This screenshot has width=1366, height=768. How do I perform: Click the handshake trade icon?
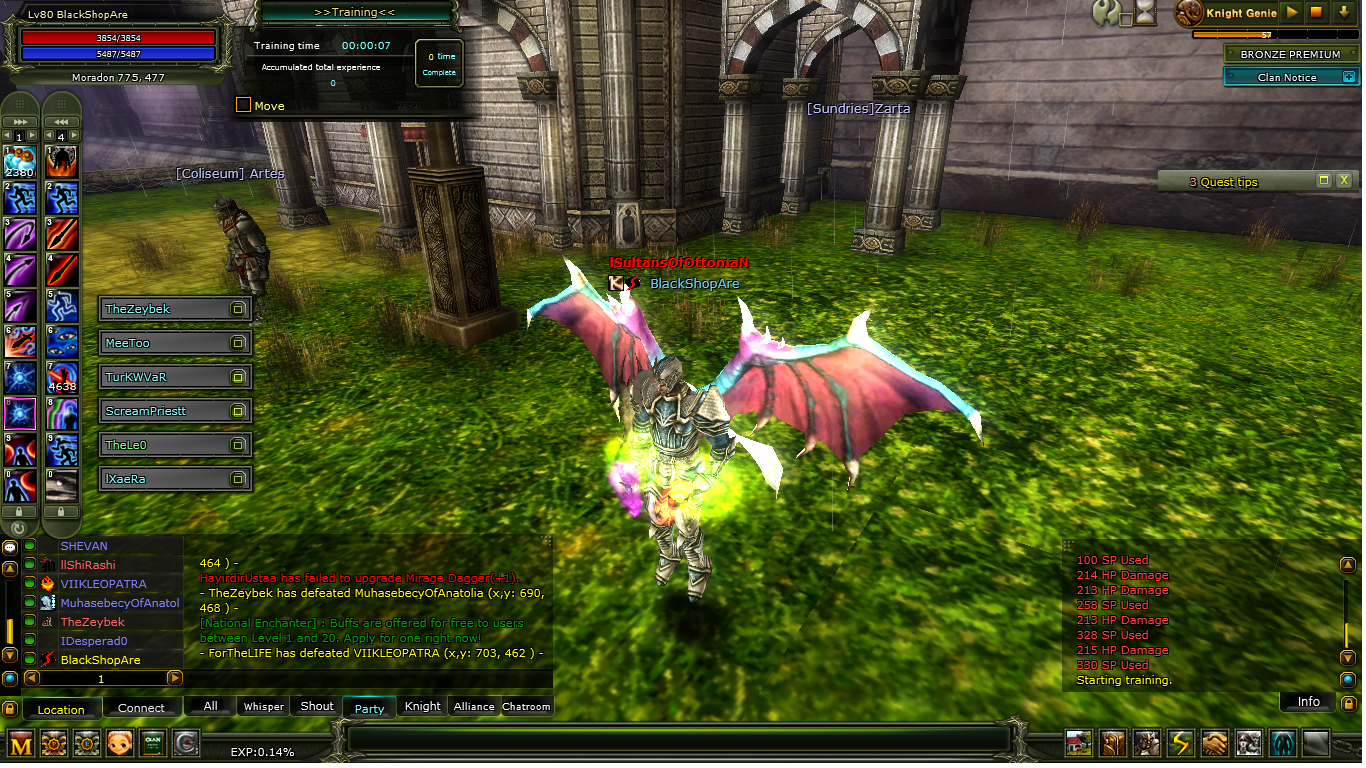point(1214,743)
